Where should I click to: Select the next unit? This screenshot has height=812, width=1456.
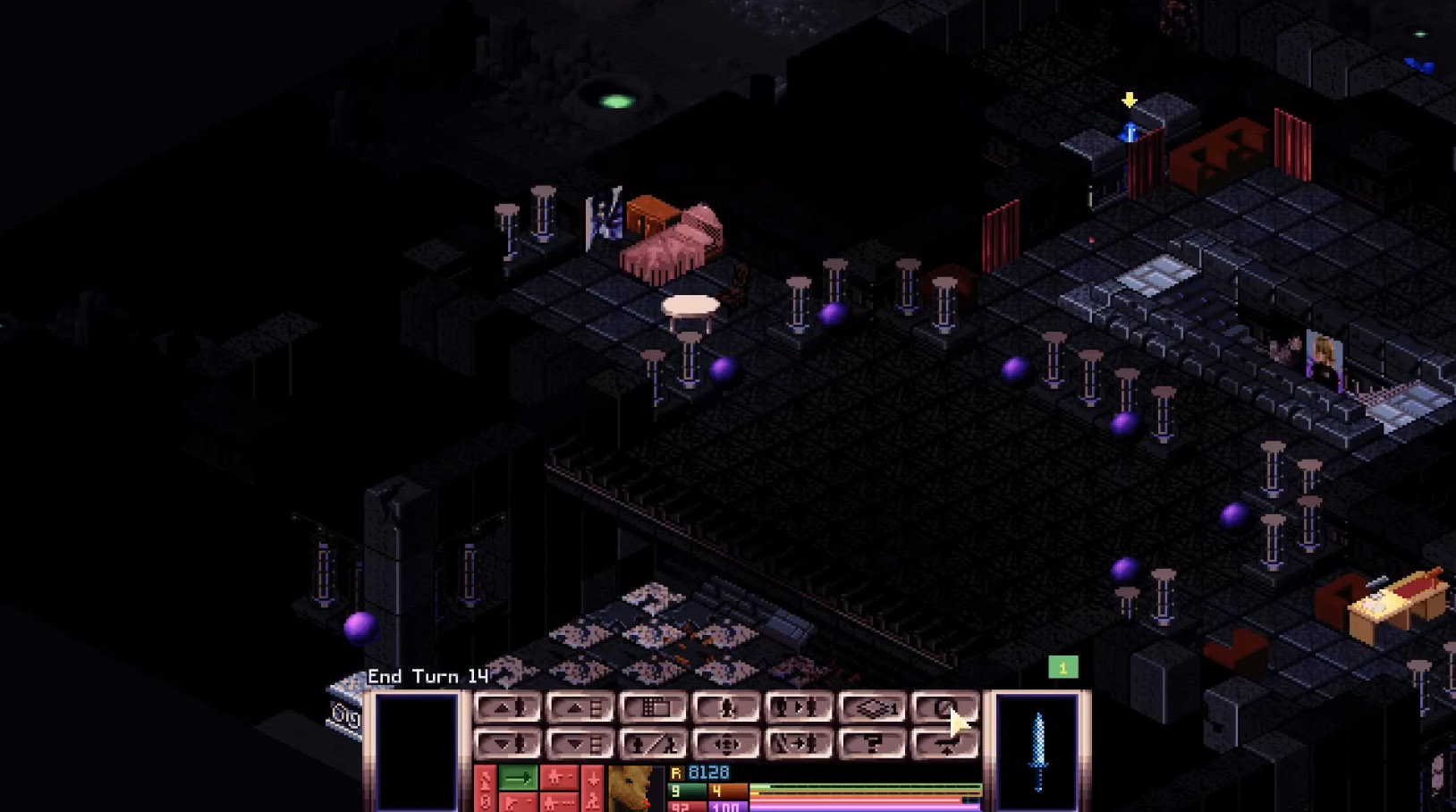pos(799,708)
